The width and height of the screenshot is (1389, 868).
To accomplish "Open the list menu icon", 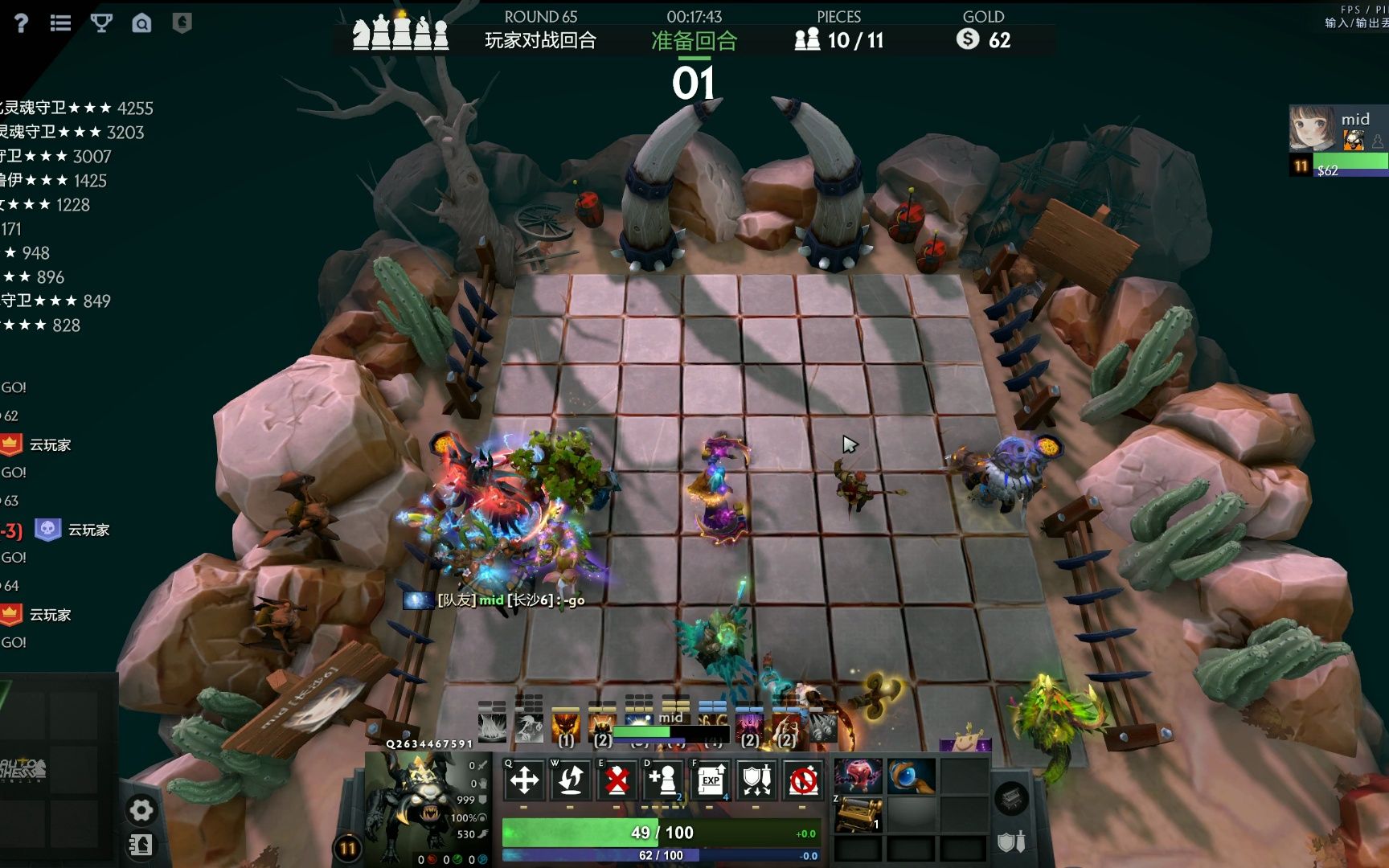I will 60,23.
